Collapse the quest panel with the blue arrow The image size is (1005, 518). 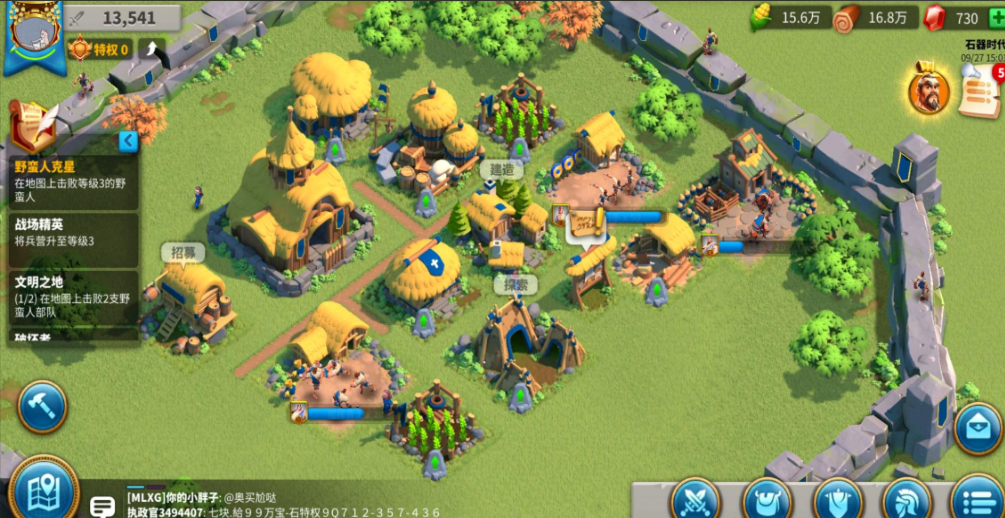pyautogui.click(x=128, y=141)
